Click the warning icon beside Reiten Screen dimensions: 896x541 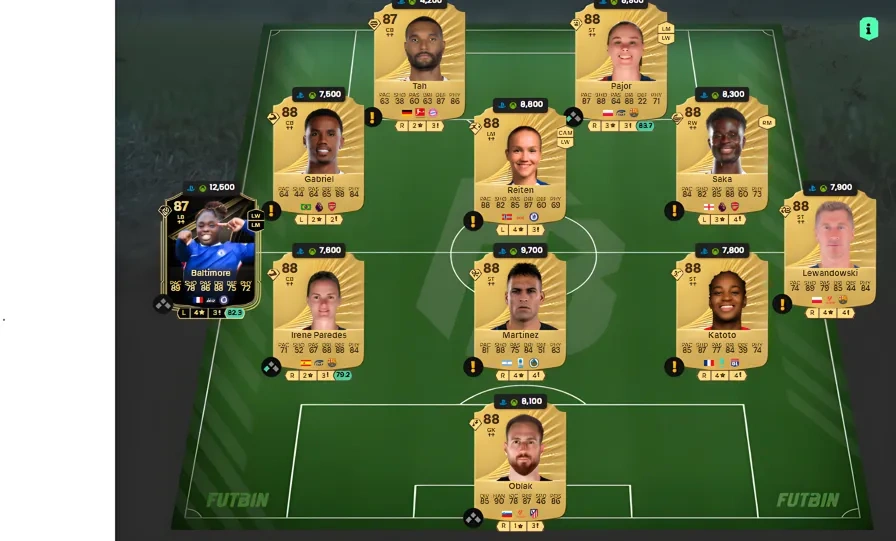[x=473, y=220]
